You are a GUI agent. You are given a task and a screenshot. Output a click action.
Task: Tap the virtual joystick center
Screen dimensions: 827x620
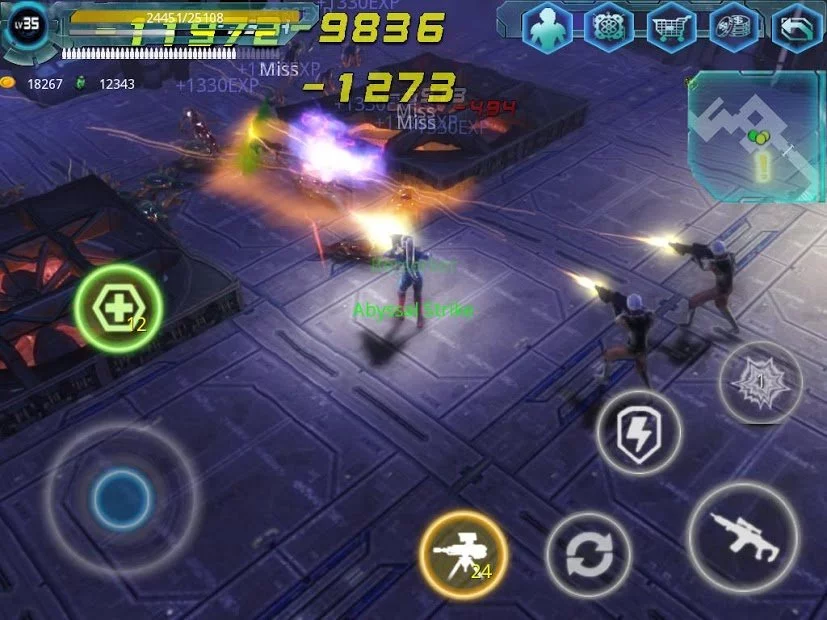(x=121, y=495)
